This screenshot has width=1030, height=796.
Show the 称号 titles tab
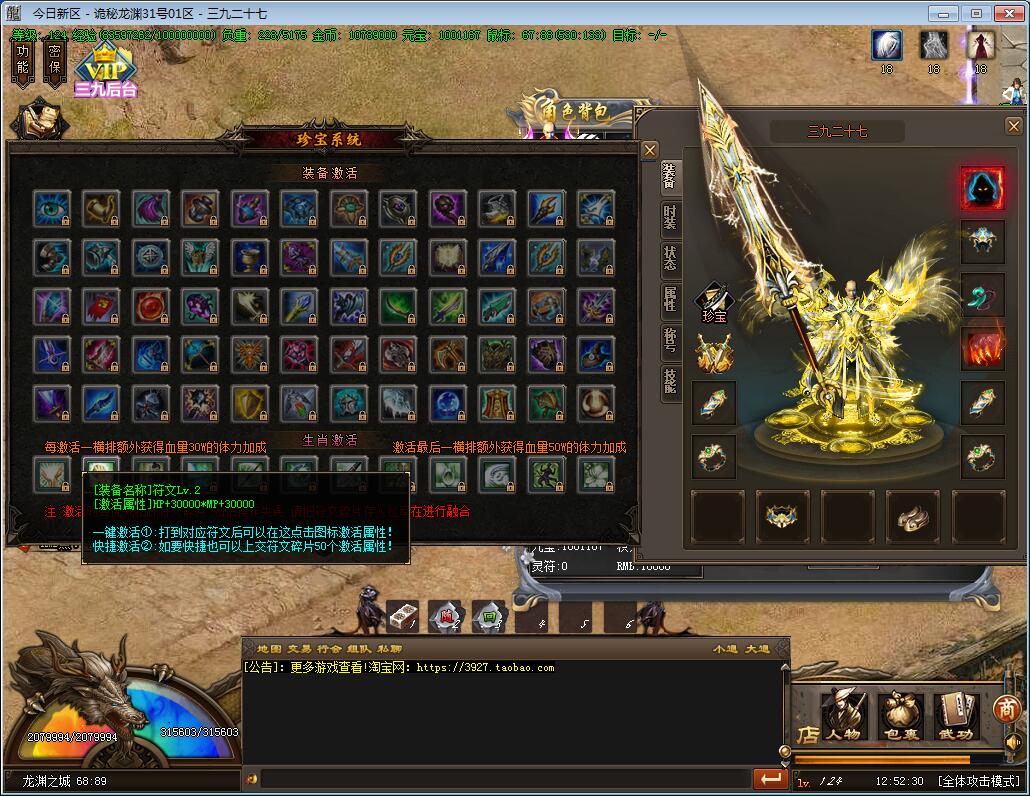669,339
